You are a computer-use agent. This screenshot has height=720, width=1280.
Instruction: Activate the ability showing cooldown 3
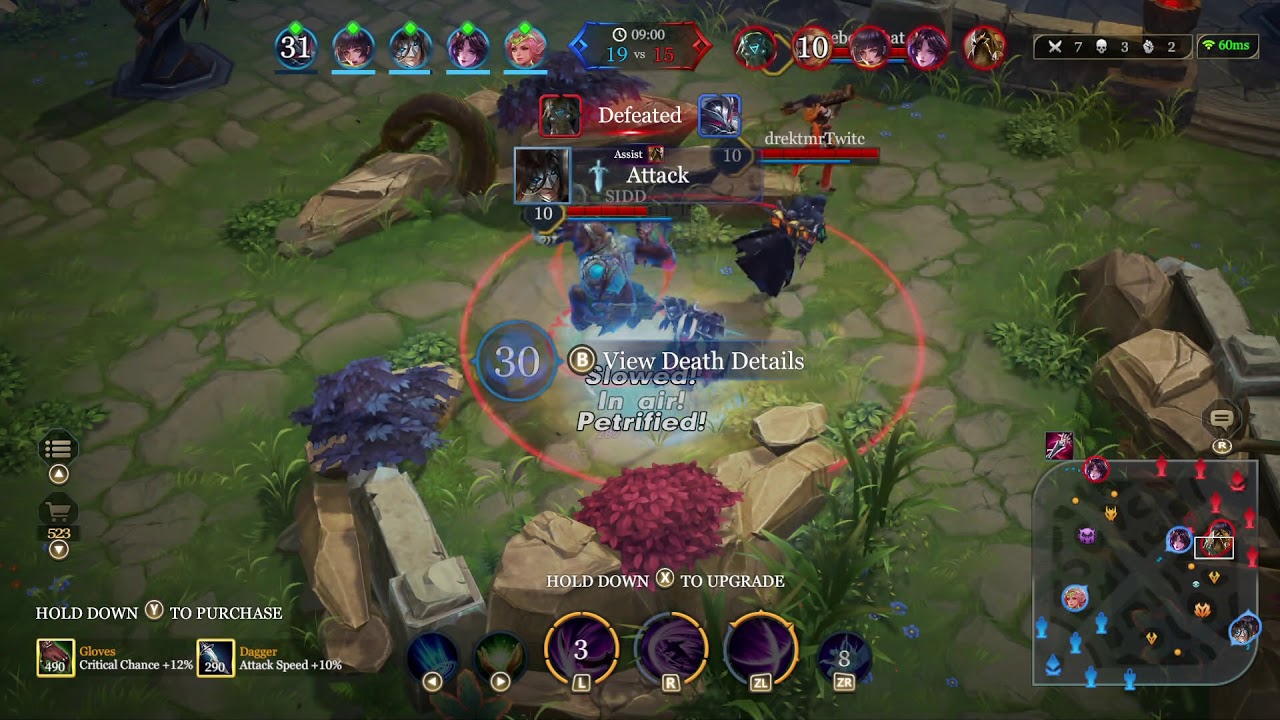tap(581, 651)
